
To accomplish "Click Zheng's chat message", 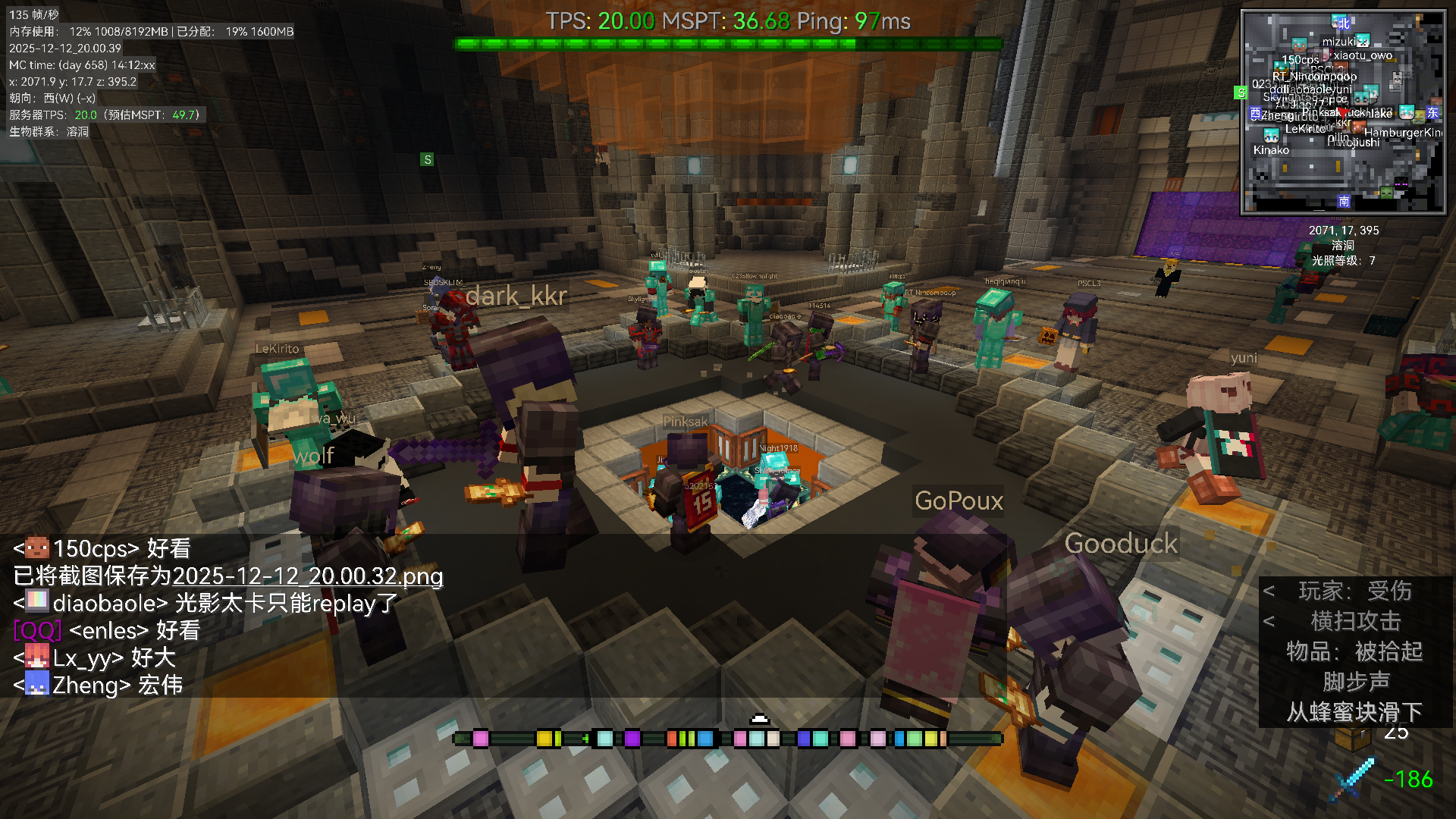I will [x=98, y=686].
